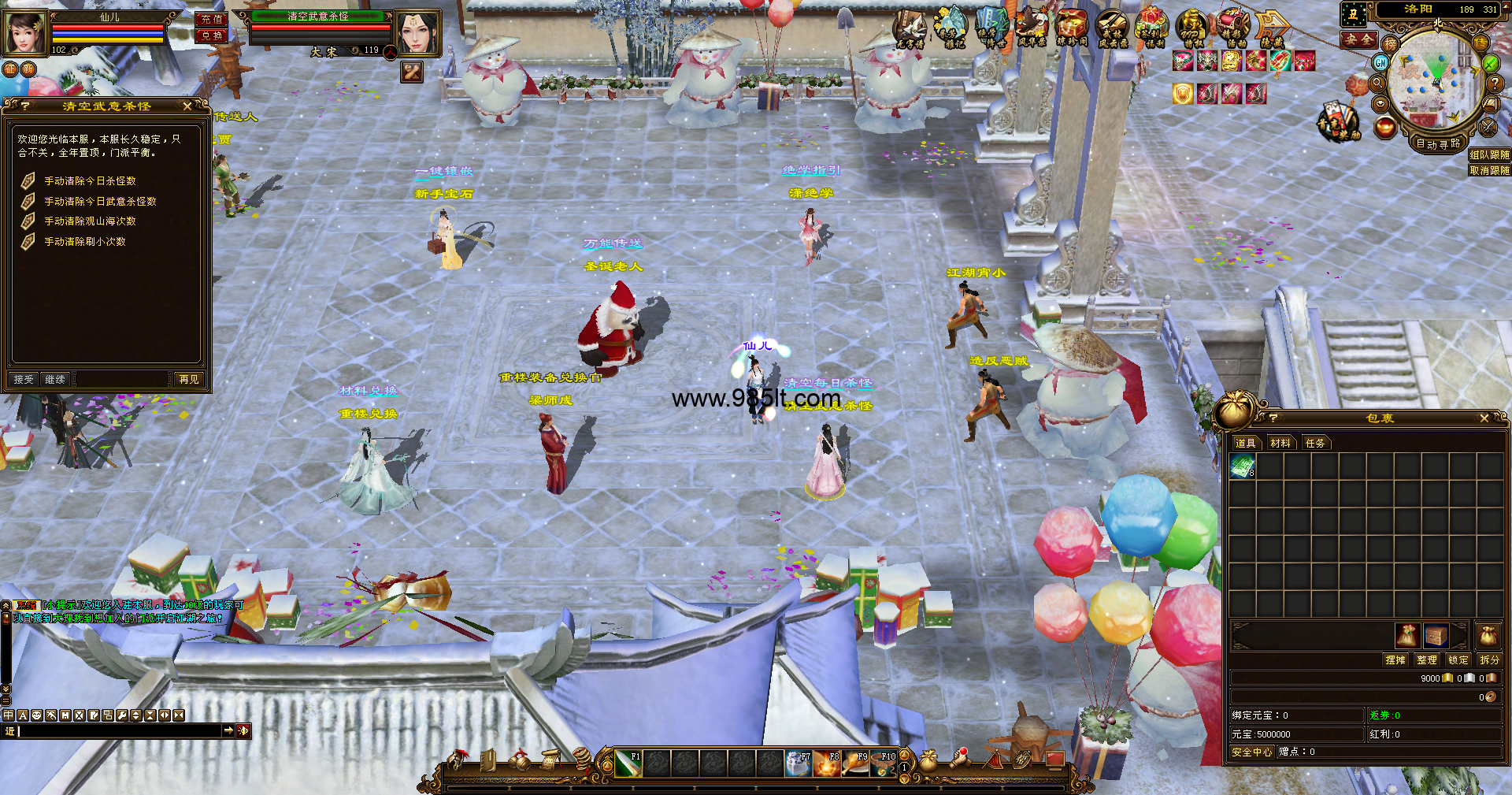This screenshot has height=795, width=1512.
Task: Close the 包裹 bag window
Action: [x=1484, y=418]
